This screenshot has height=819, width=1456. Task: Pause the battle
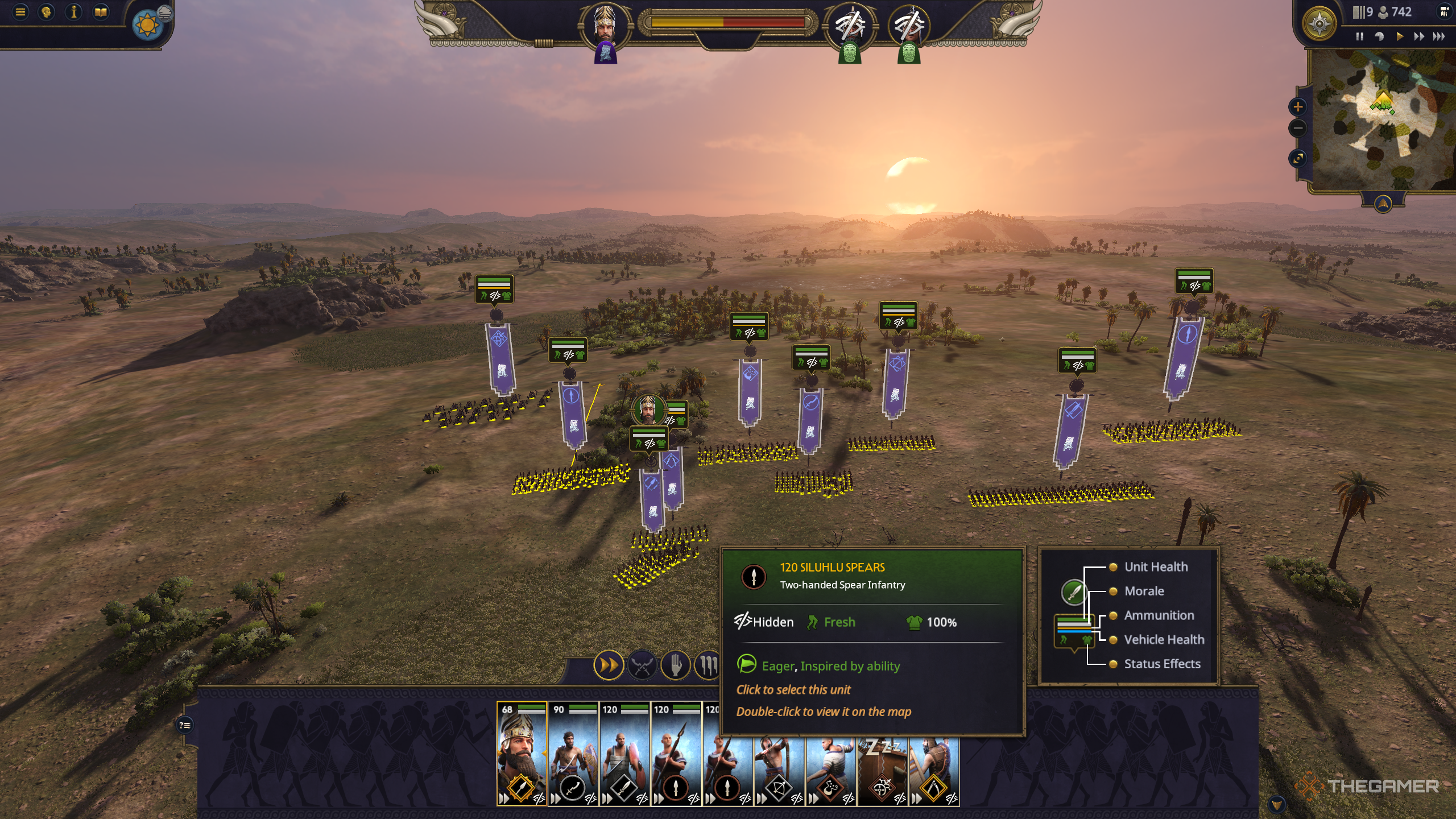pyautogui.click(x=1359, y=36)
